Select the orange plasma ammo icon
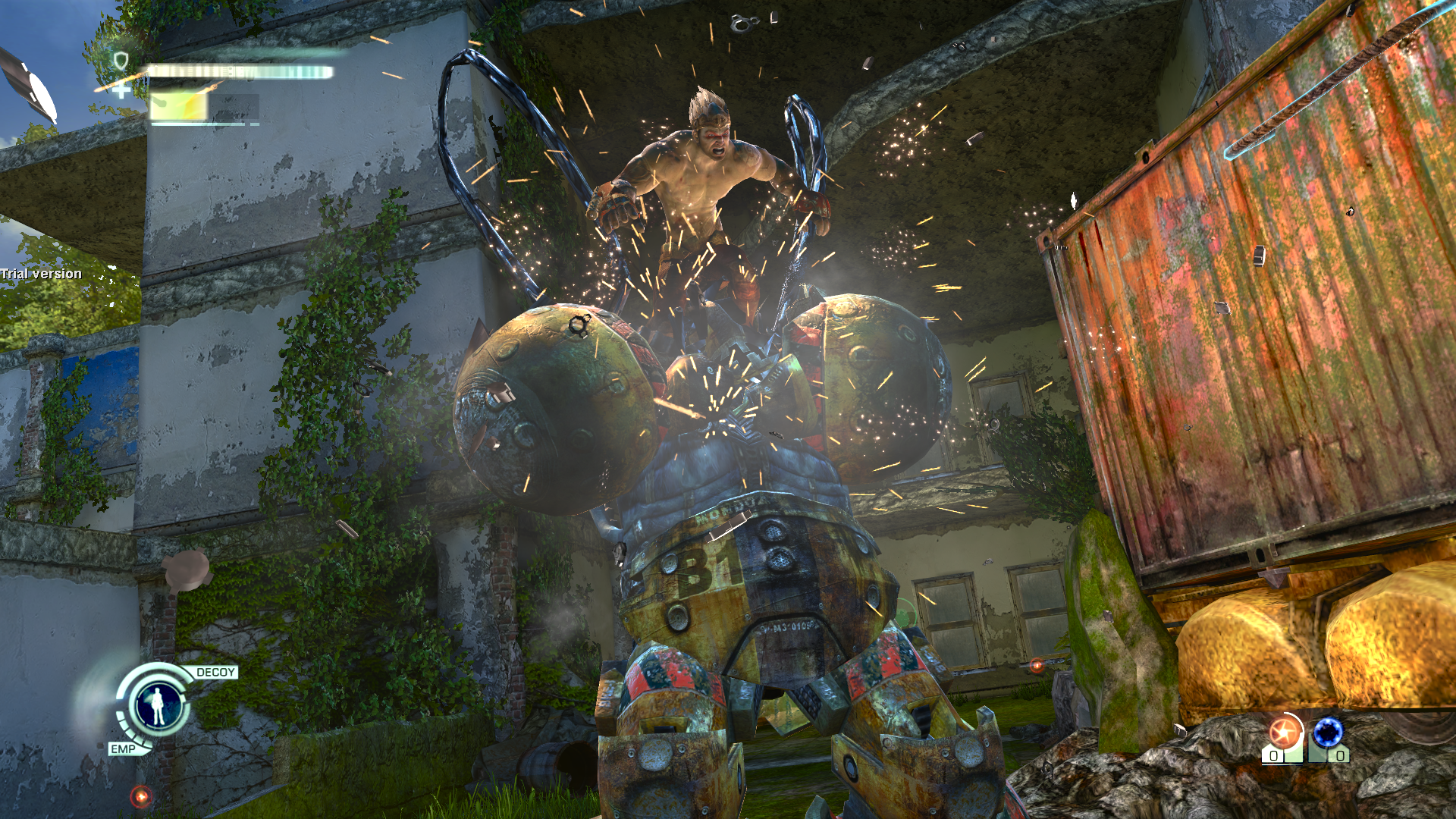The width and height of the screenshot is (1456, 819). (1284, 733)
